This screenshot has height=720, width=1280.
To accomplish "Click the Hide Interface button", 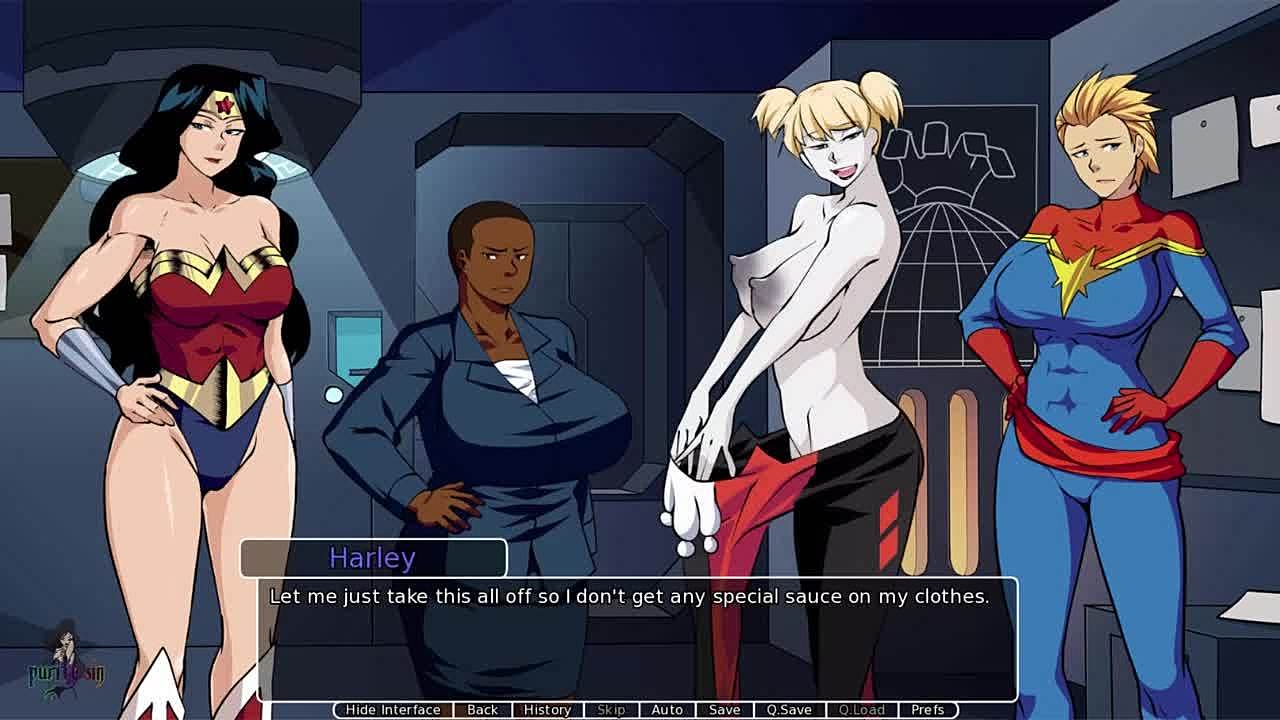I will [x=392, y=710].
